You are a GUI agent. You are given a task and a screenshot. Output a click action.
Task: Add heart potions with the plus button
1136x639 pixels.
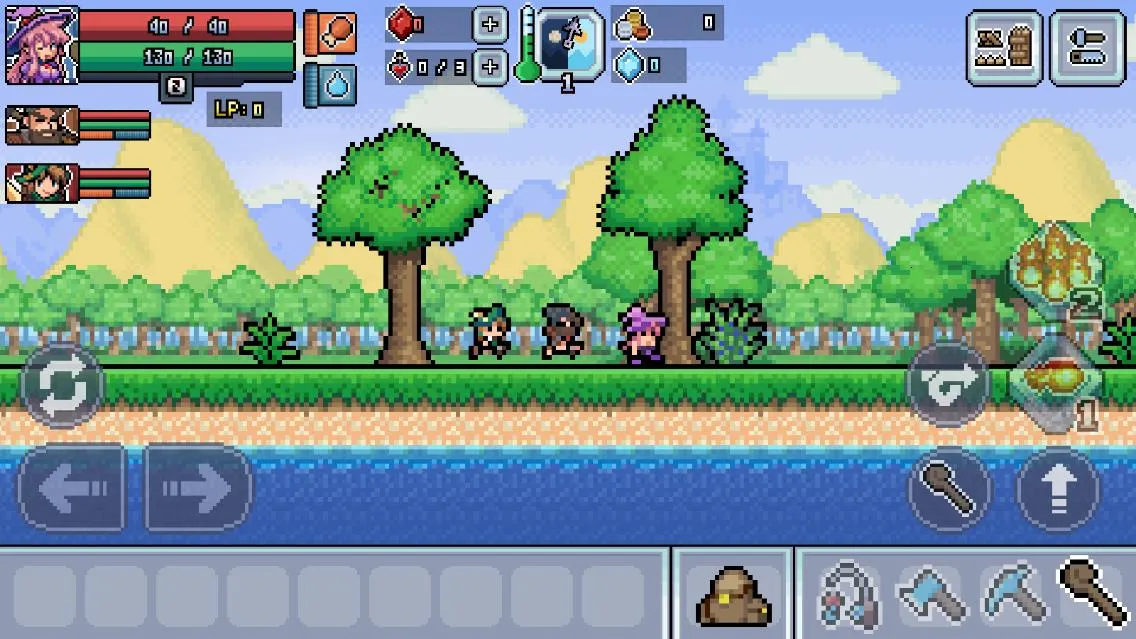point(489,67)
